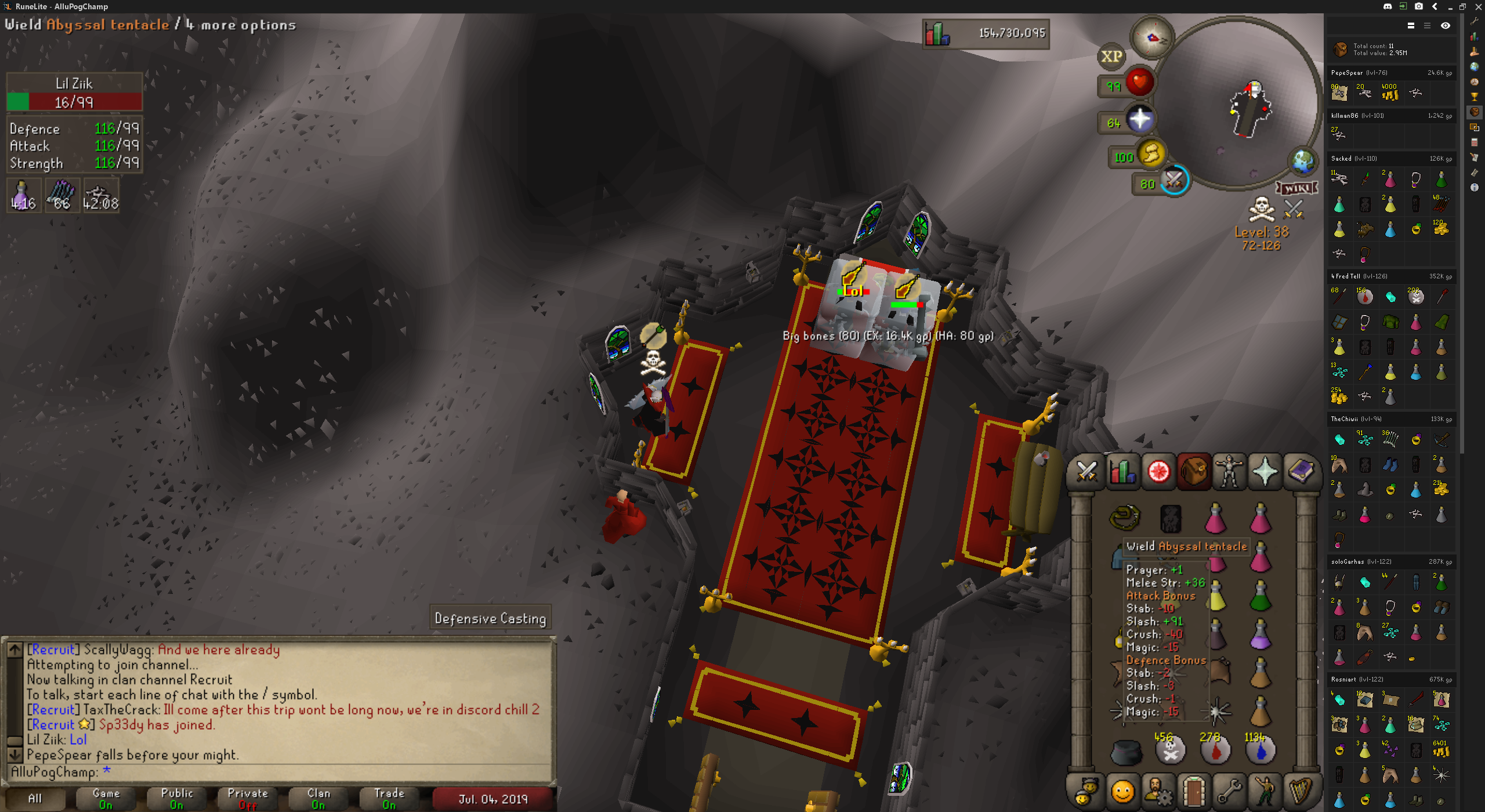
Task: Click the compass to face north
Action: tap(1152, 38)
